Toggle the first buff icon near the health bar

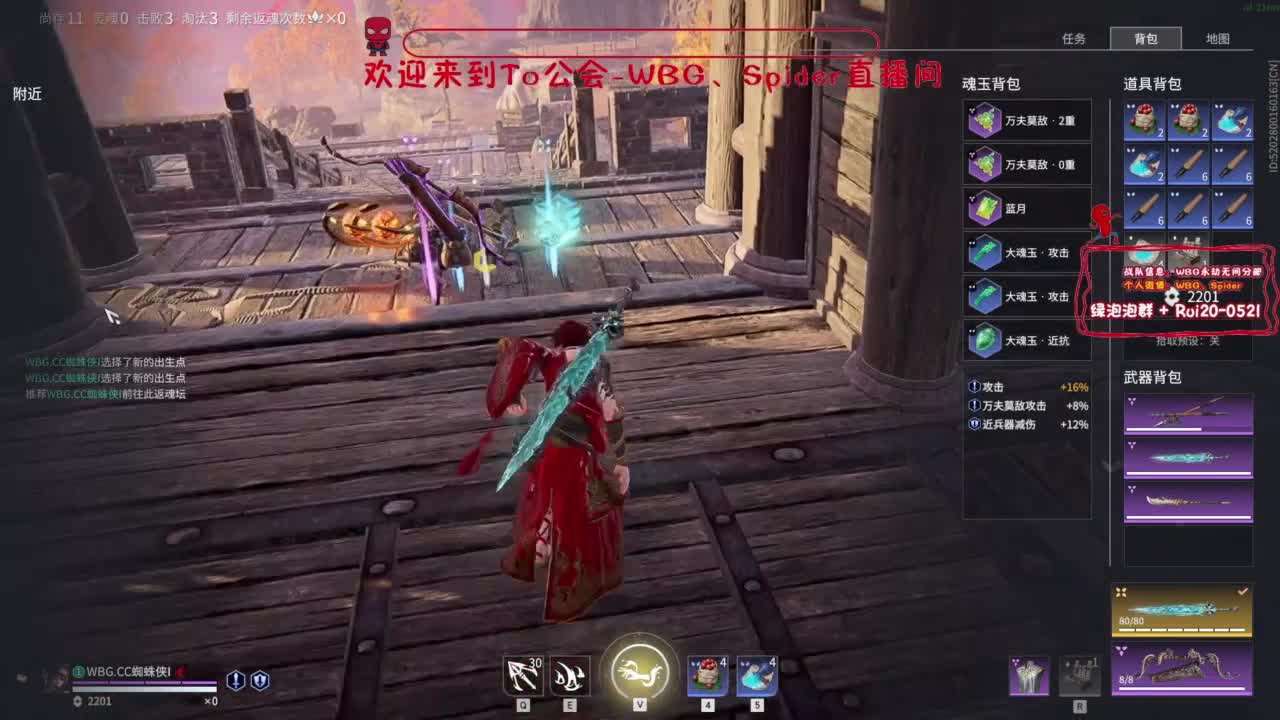point(236,679)
